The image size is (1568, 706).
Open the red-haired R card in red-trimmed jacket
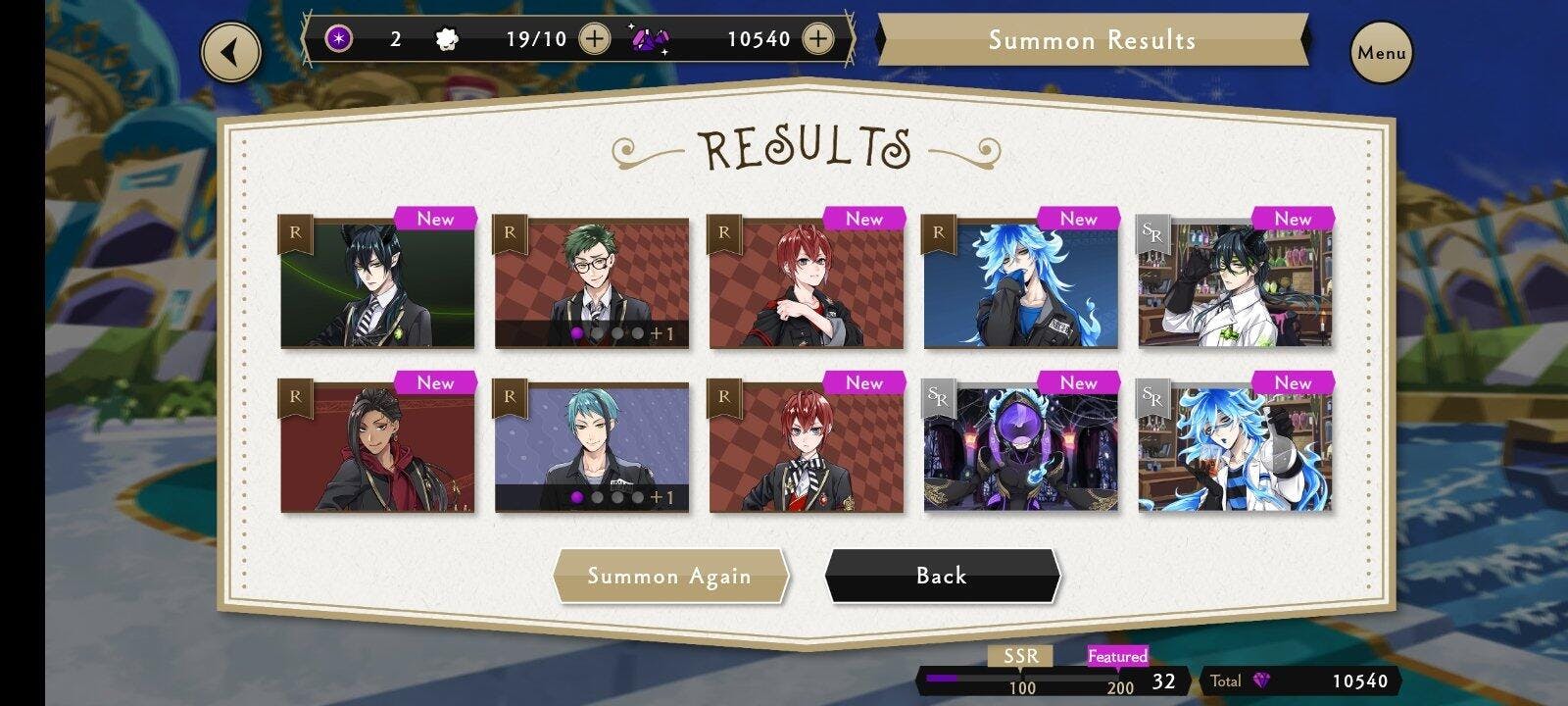point(806,283)
